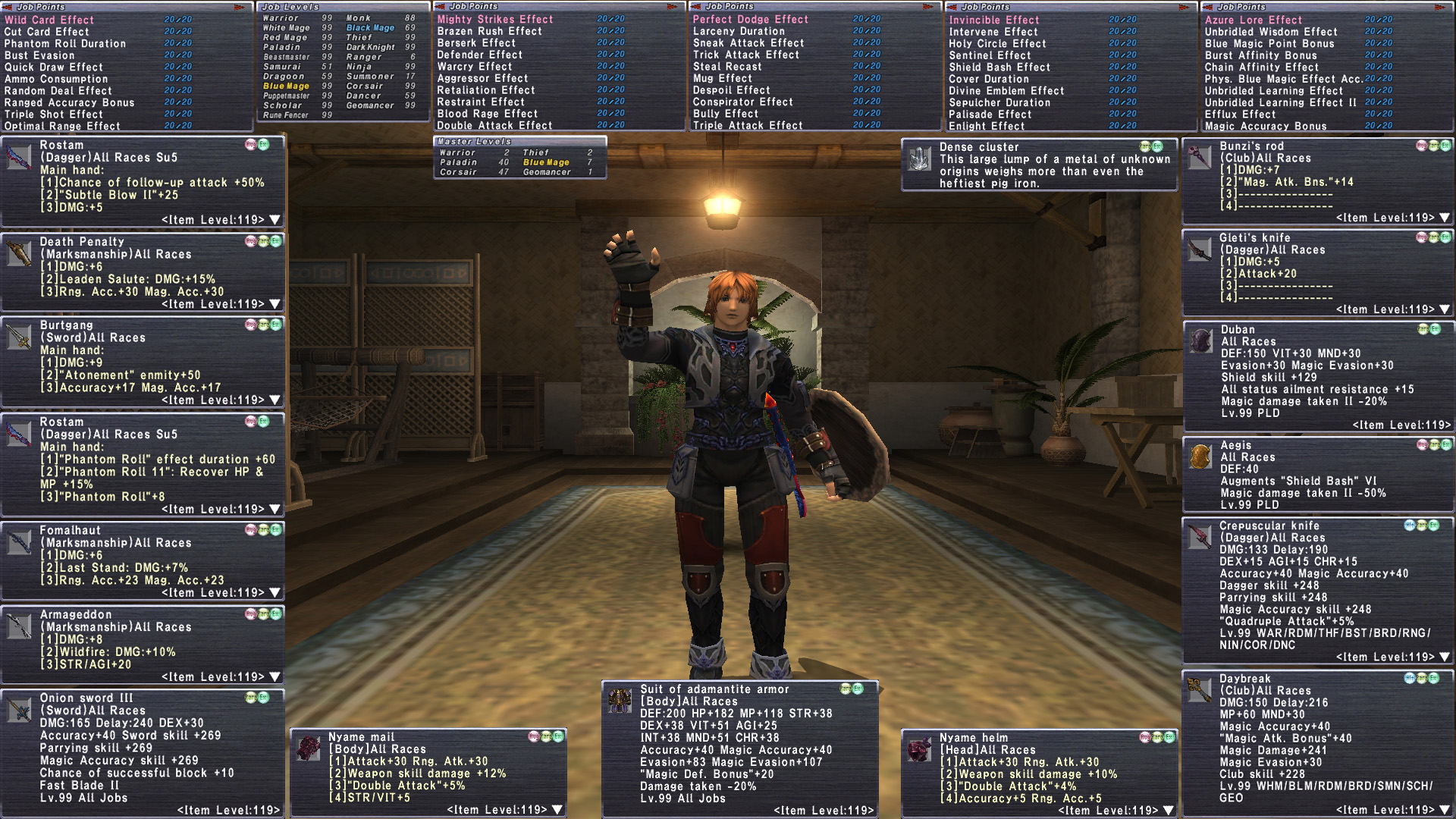Expand the Death Penalty description arrow
Viewport: 1456px width, 819px height.
tap(275, 304)
